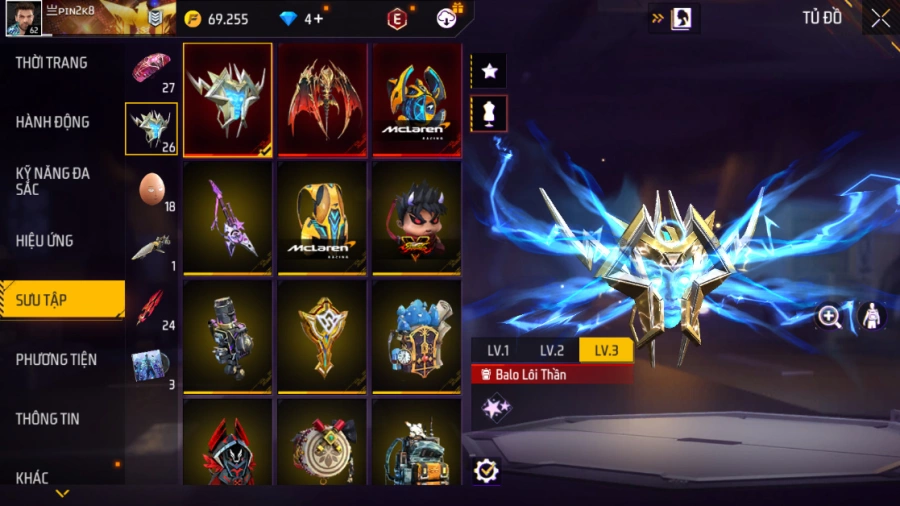Show the pink parachute subcategory
Viewport: 900px width, 506px height.
click(151, 70)
